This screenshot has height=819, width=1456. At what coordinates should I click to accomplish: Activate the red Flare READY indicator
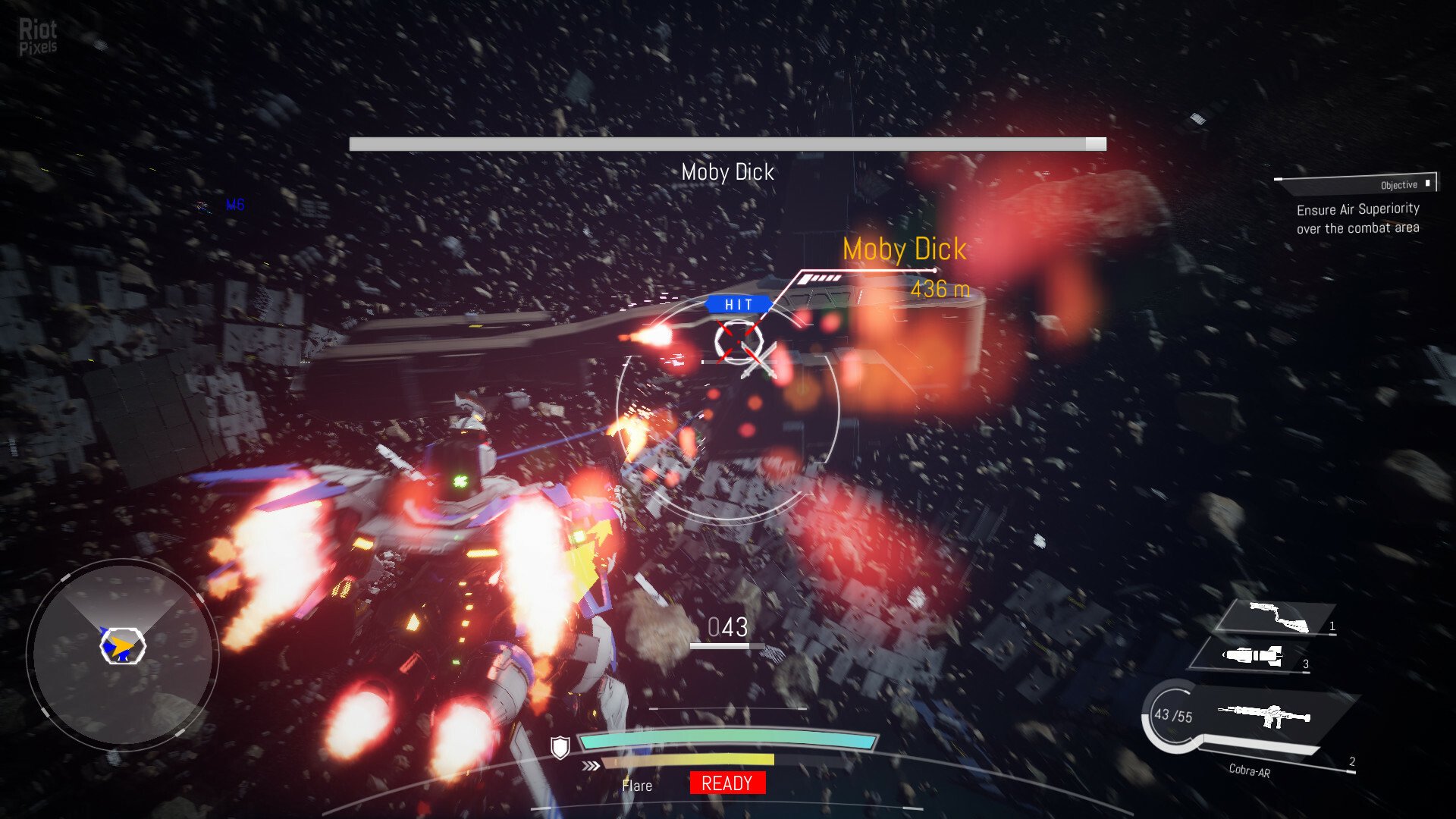(727, 783)
